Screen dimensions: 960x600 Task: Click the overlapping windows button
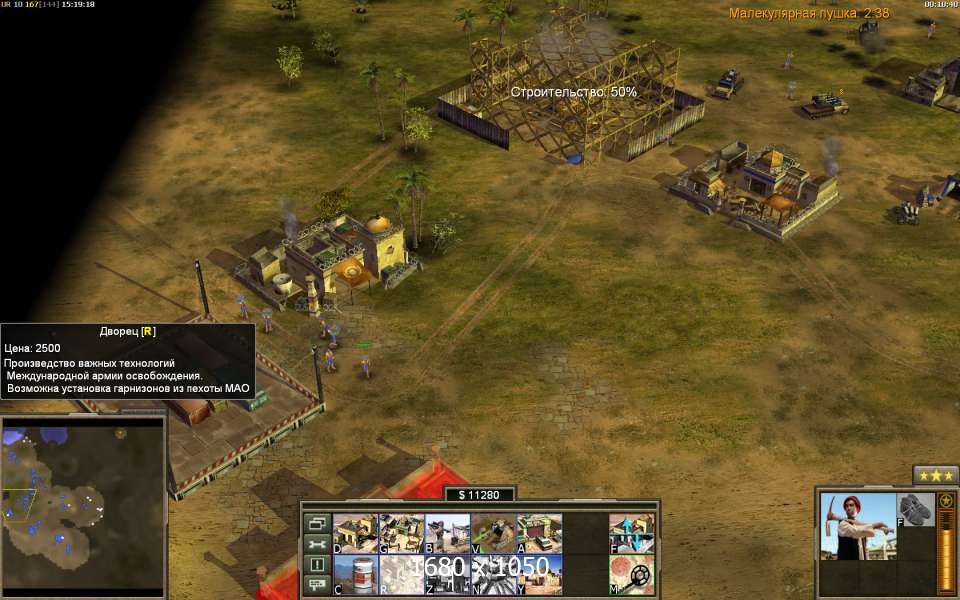click(x=317, y=523)
